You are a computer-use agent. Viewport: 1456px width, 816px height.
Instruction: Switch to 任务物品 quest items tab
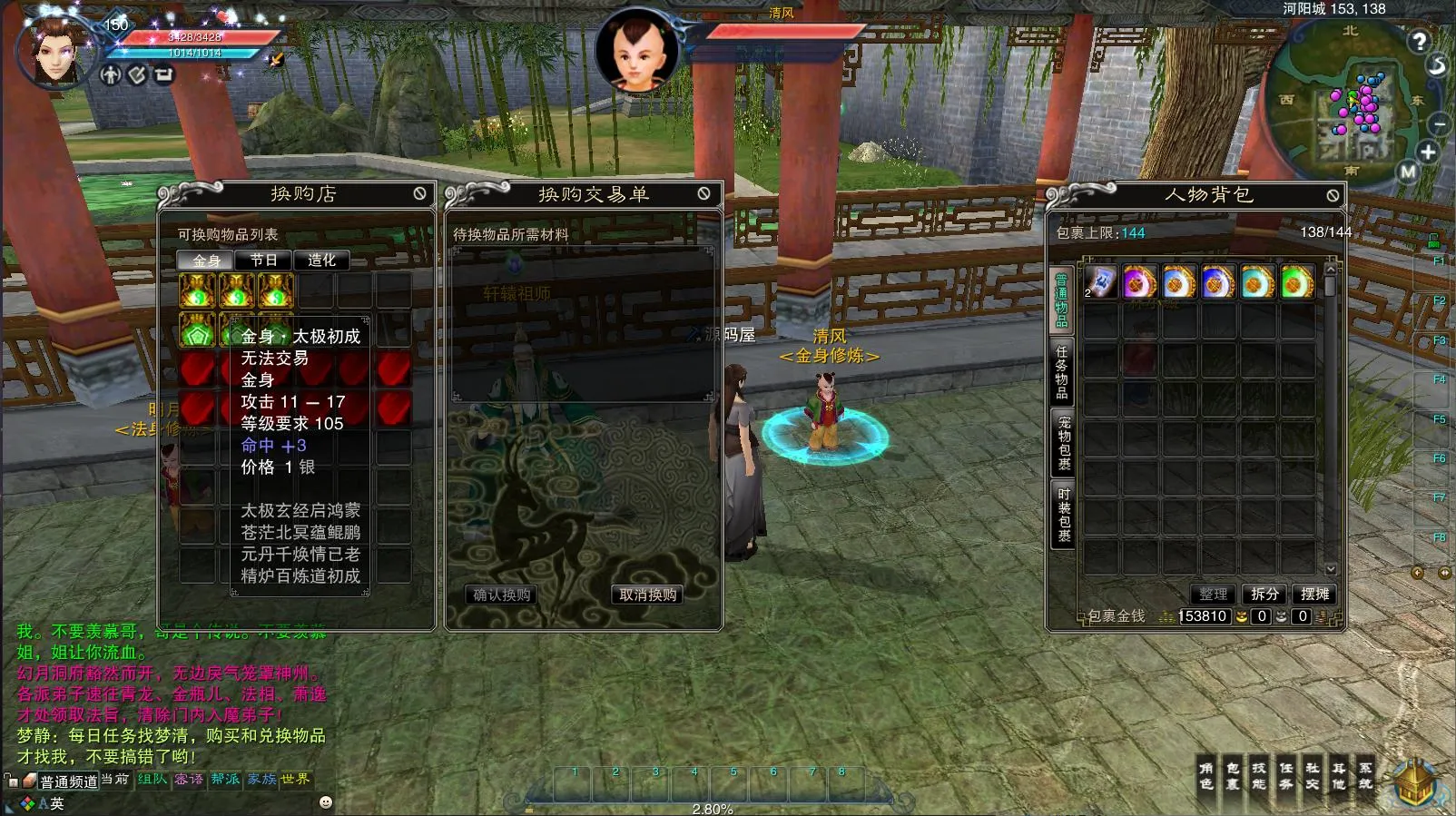coord(1061,371)
